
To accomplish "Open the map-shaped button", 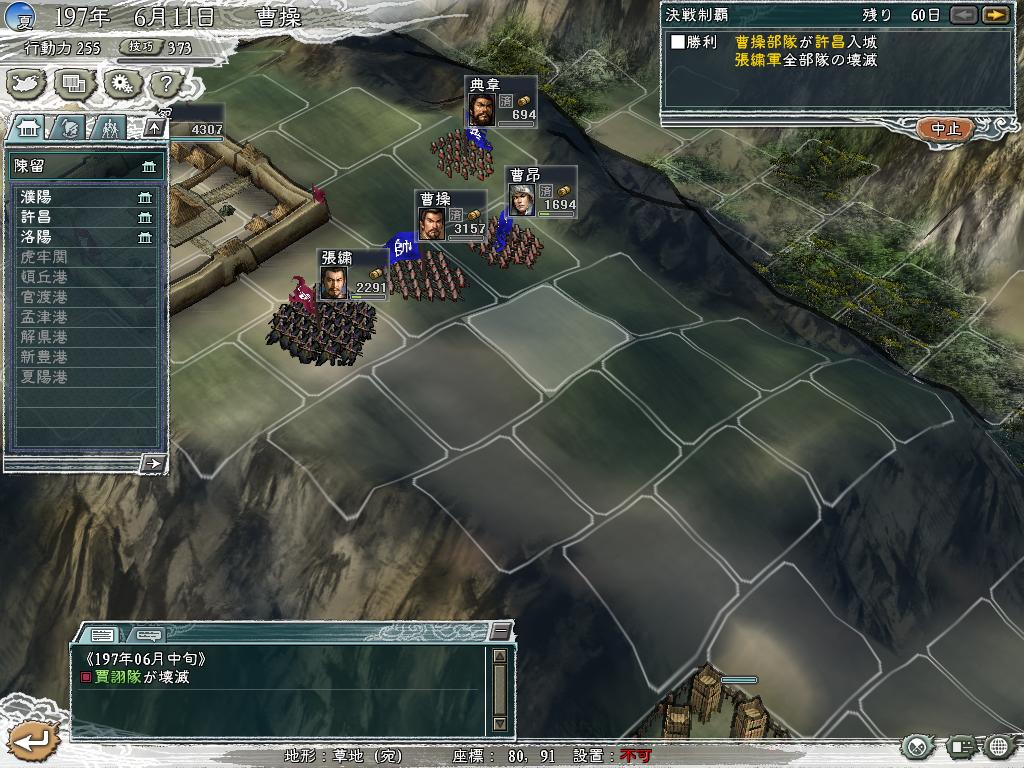I will pyautogui.click(x=27, y=84).
